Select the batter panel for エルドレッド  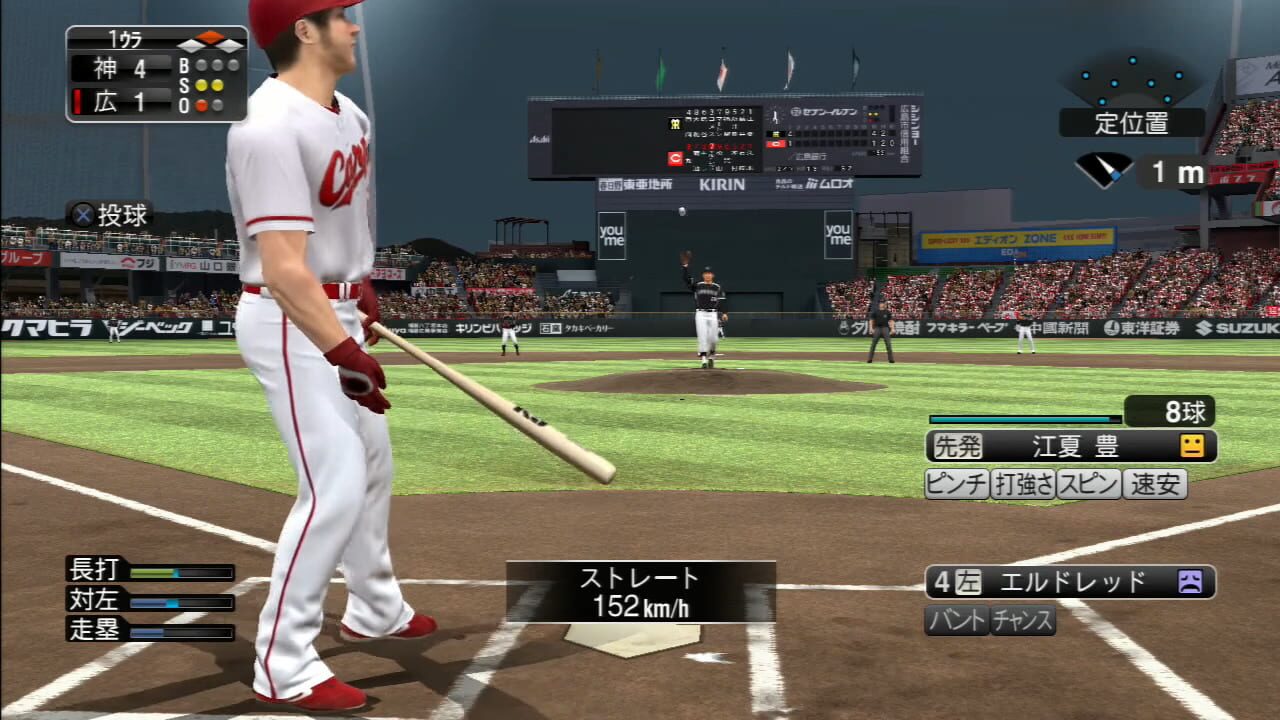1070,582
